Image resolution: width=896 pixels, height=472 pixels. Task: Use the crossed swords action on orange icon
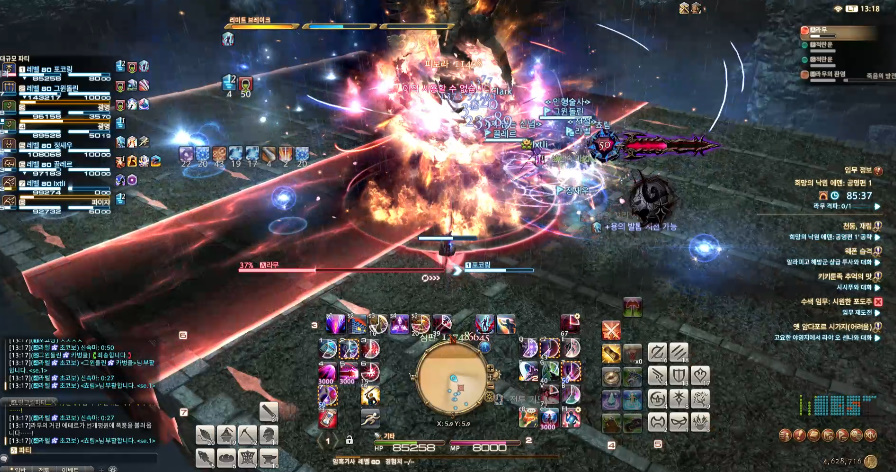point(612,330)
